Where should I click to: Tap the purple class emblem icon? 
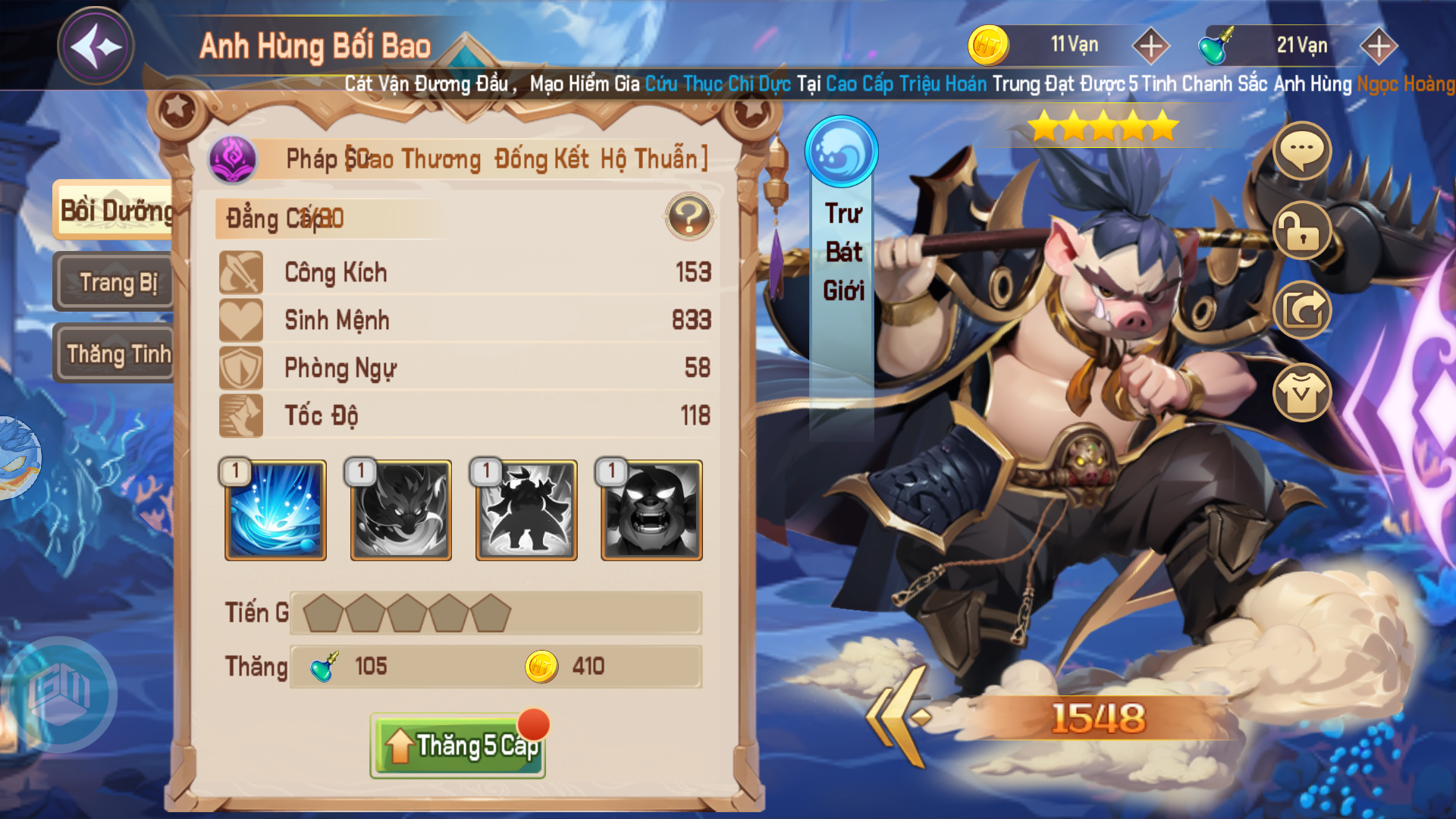[x=234, y=159]
